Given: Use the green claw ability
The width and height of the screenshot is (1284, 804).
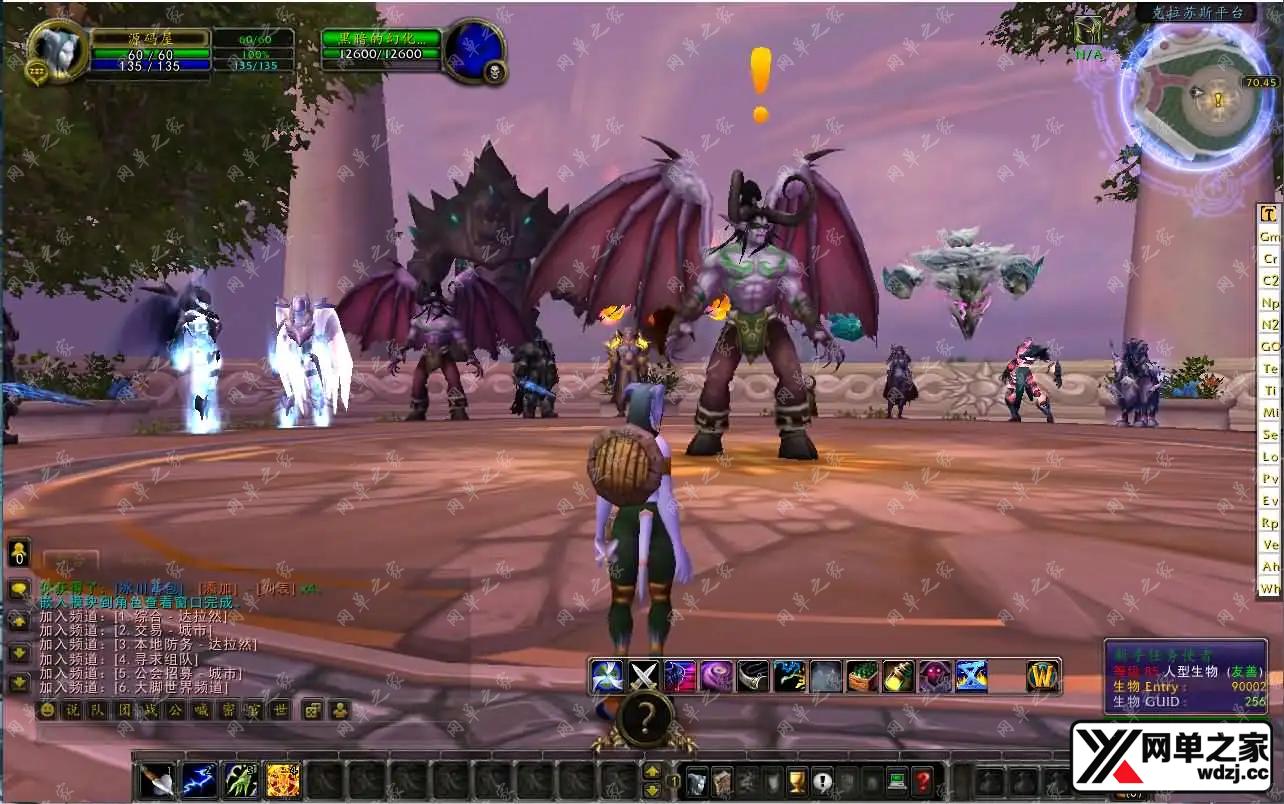Looking at the screenshot, I should 240,780.
